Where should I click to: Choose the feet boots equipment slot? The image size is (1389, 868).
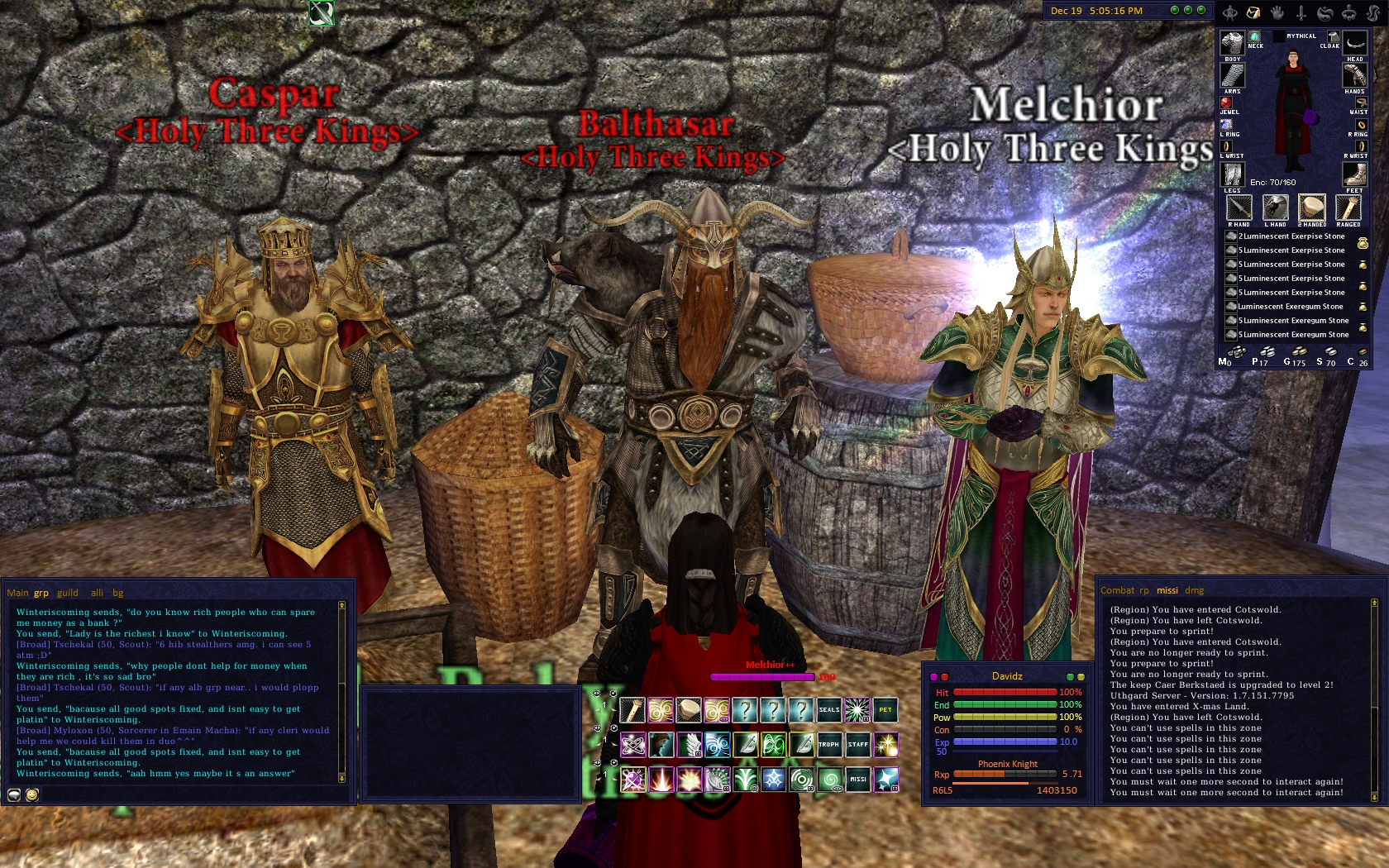pos(1353,174)
